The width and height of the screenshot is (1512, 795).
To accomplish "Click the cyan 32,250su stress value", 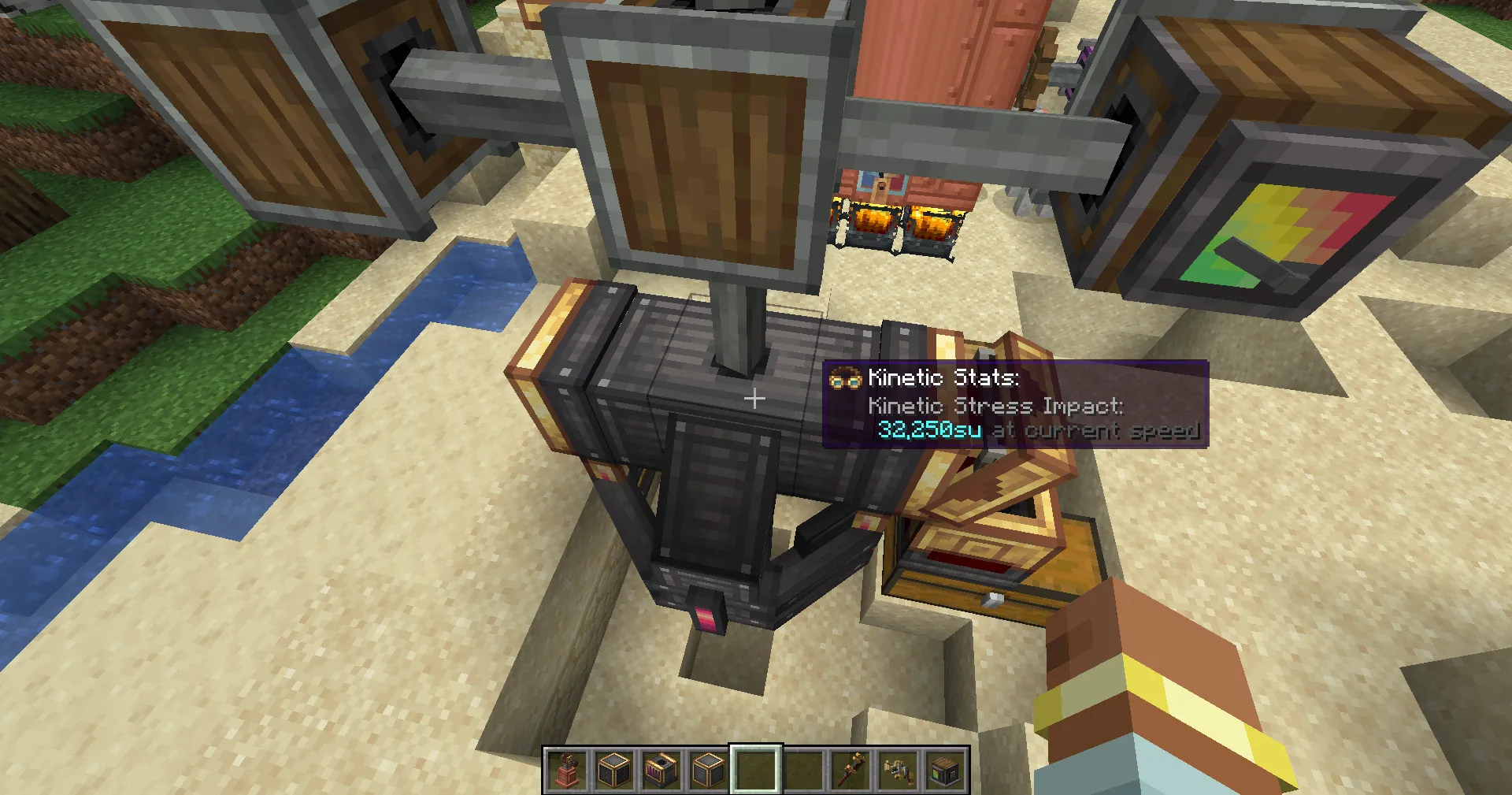I will (x=929, y=431).
